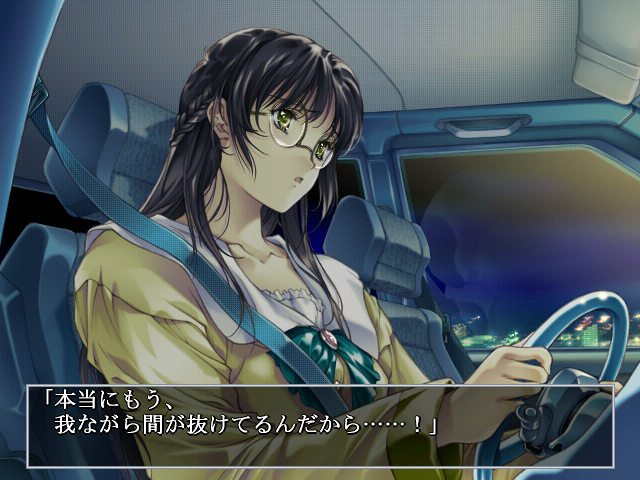Click the dialogue text box to advance

pyautogui.click(x=320, y=425)
